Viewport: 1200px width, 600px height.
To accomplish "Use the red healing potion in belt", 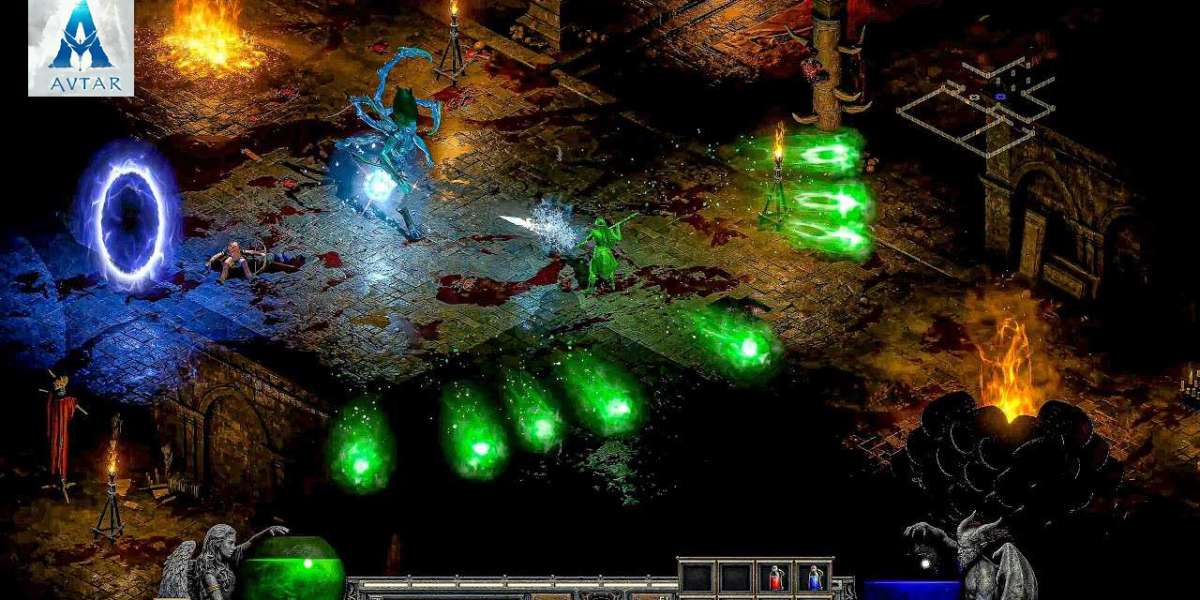I will click(776, 577).
